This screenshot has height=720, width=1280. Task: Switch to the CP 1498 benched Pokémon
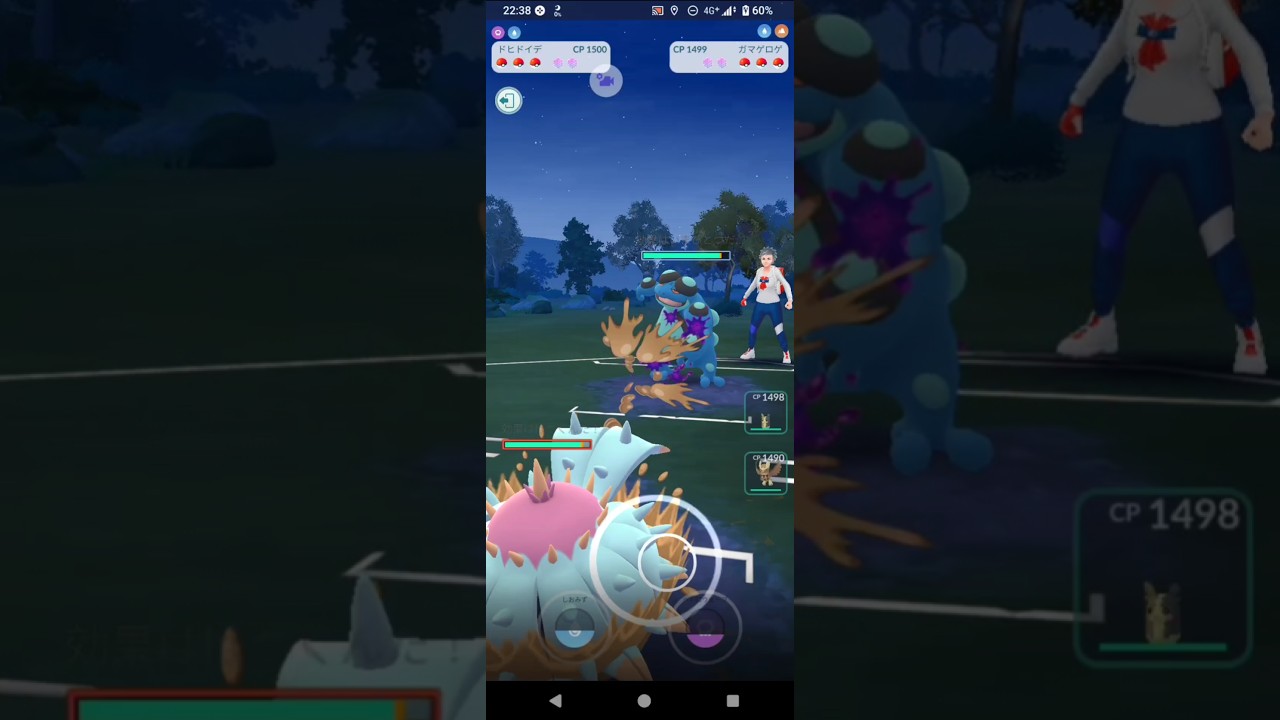765,412
